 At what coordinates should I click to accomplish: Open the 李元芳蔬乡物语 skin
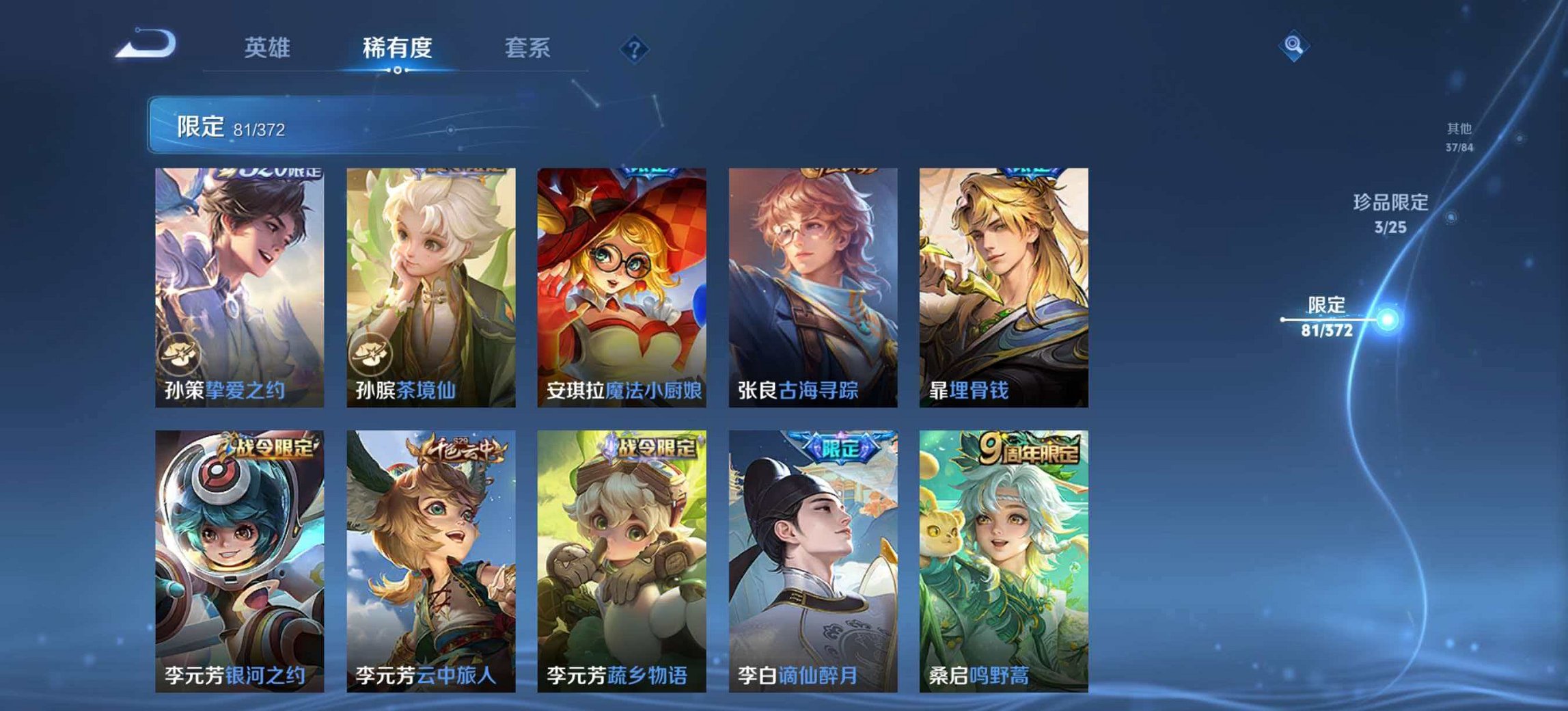(622, 554)
